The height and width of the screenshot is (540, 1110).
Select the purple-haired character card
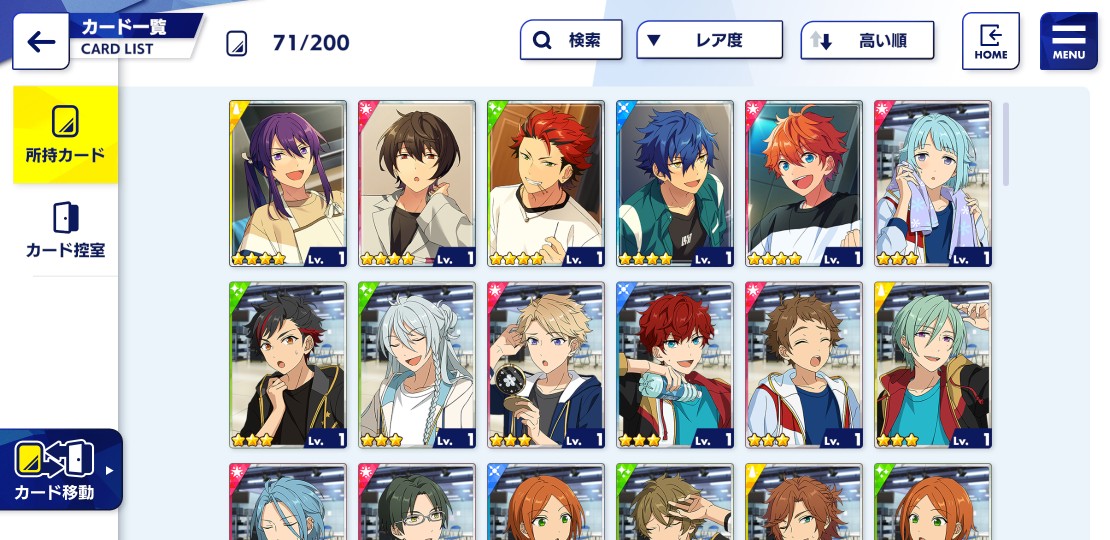coord(288,183)
